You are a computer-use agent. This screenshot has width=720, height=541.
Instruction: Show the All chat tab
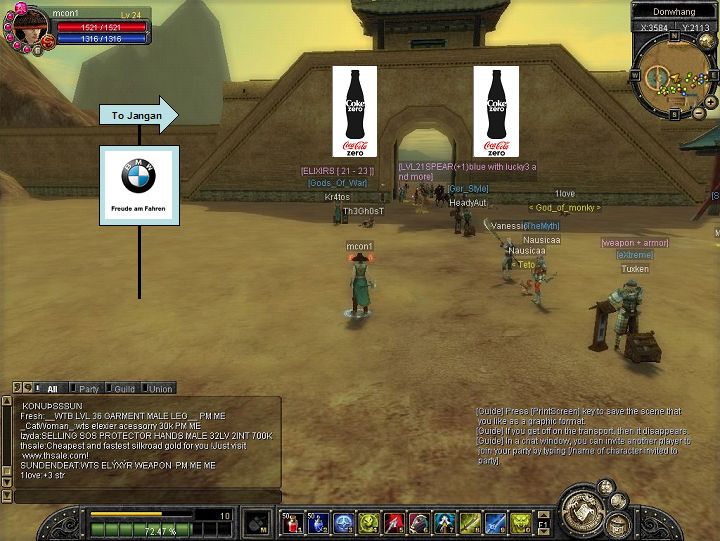tap(51, 388)
